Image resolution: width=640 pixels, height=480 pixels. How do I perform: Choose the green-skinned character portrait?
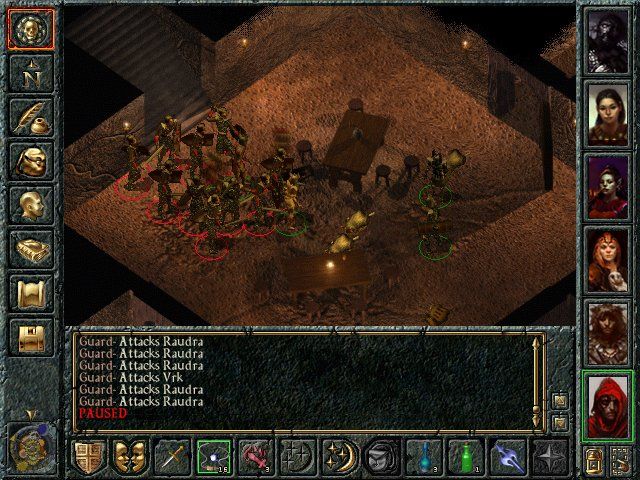pos(607,187)
